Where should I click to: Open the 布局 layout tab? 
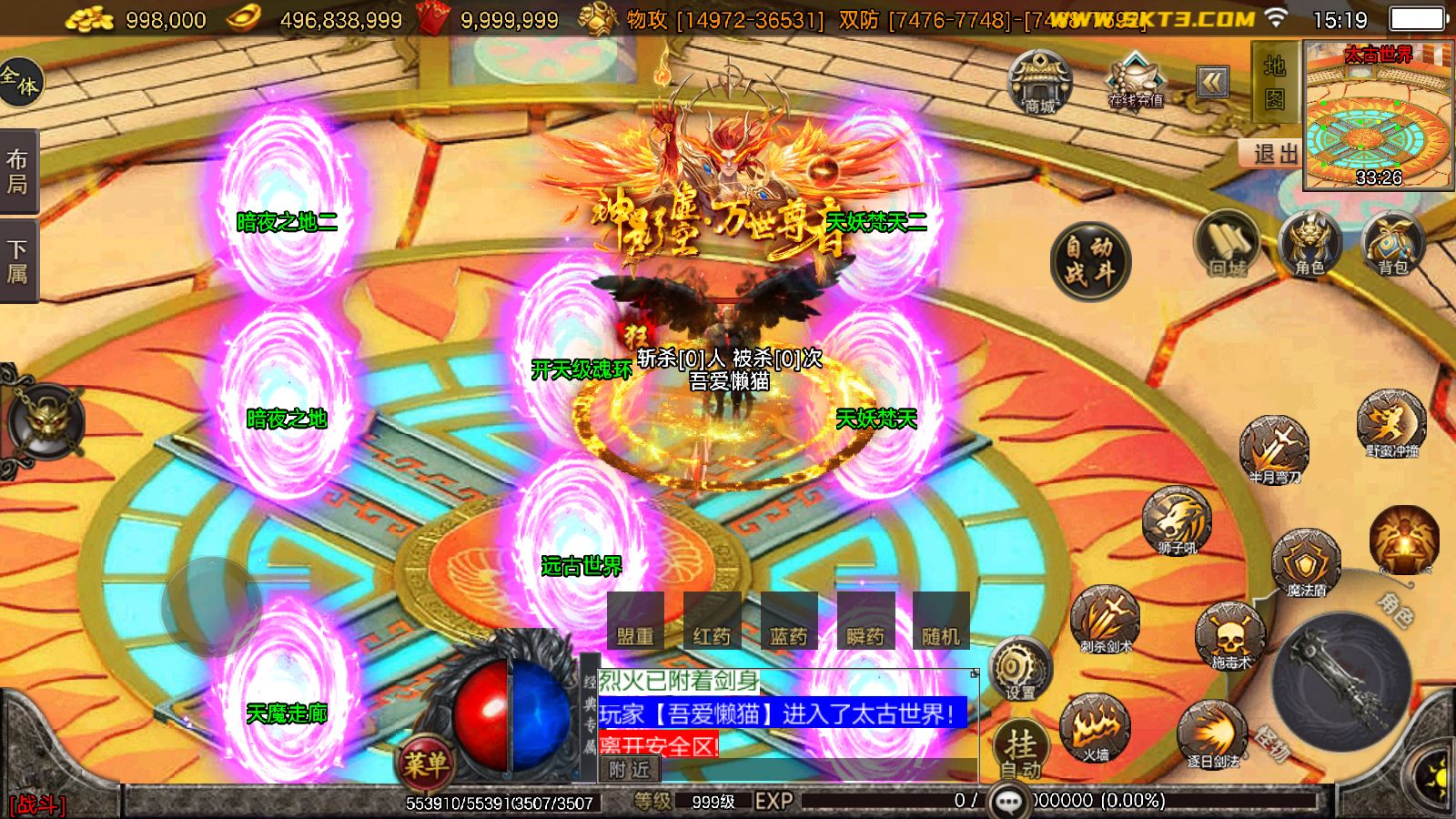tap(18, 171)
